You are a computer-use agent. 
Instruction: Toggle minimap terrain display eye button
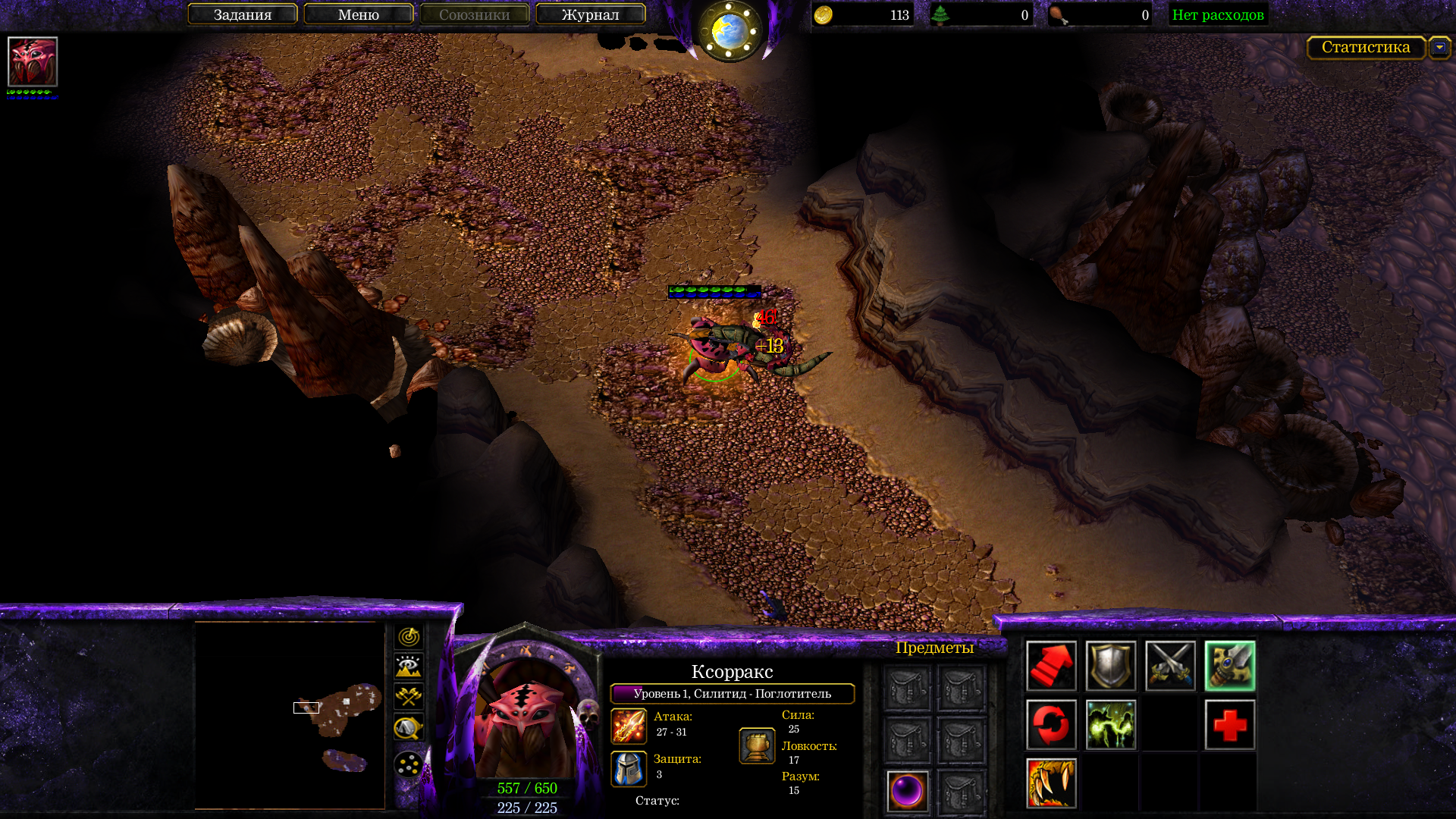coord(409,667)
